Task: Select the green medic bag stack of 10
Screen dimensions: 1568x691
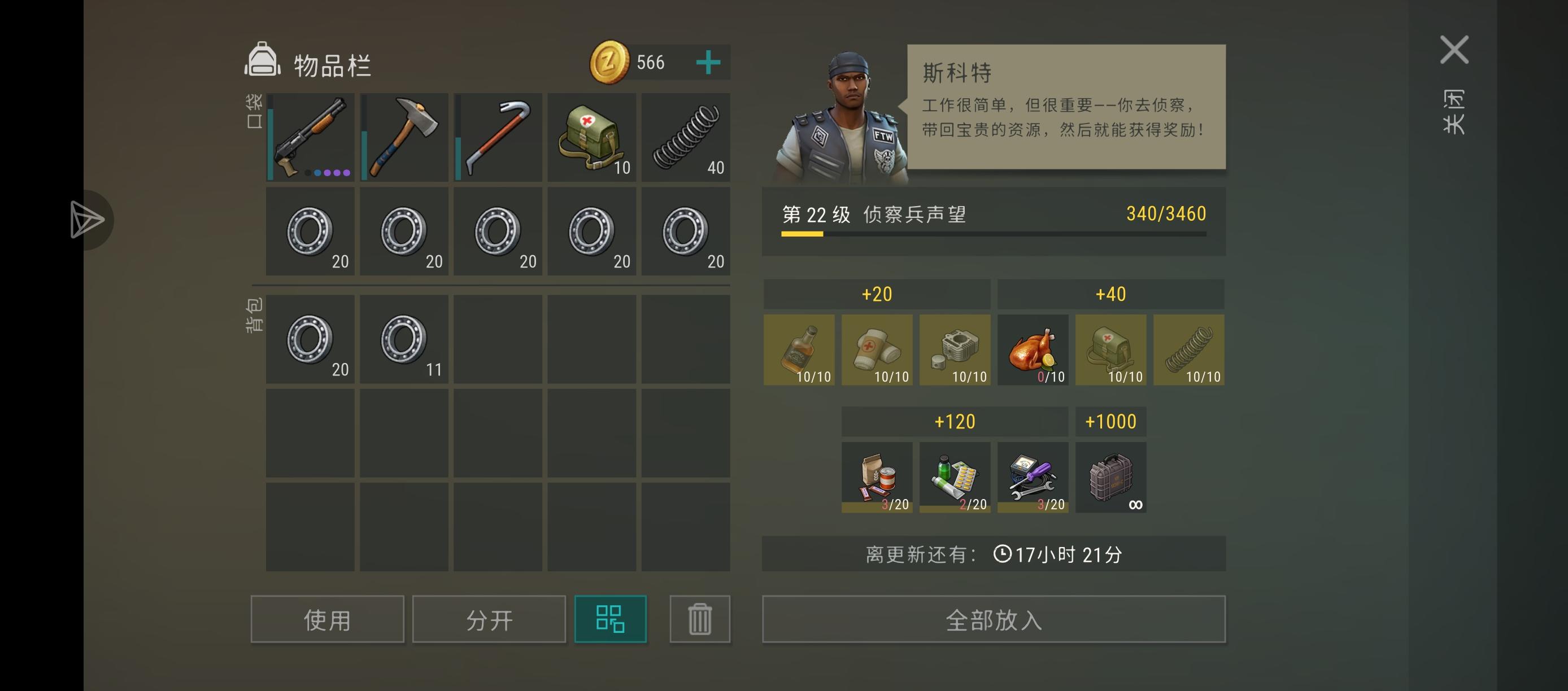Action: coord(591,137)
